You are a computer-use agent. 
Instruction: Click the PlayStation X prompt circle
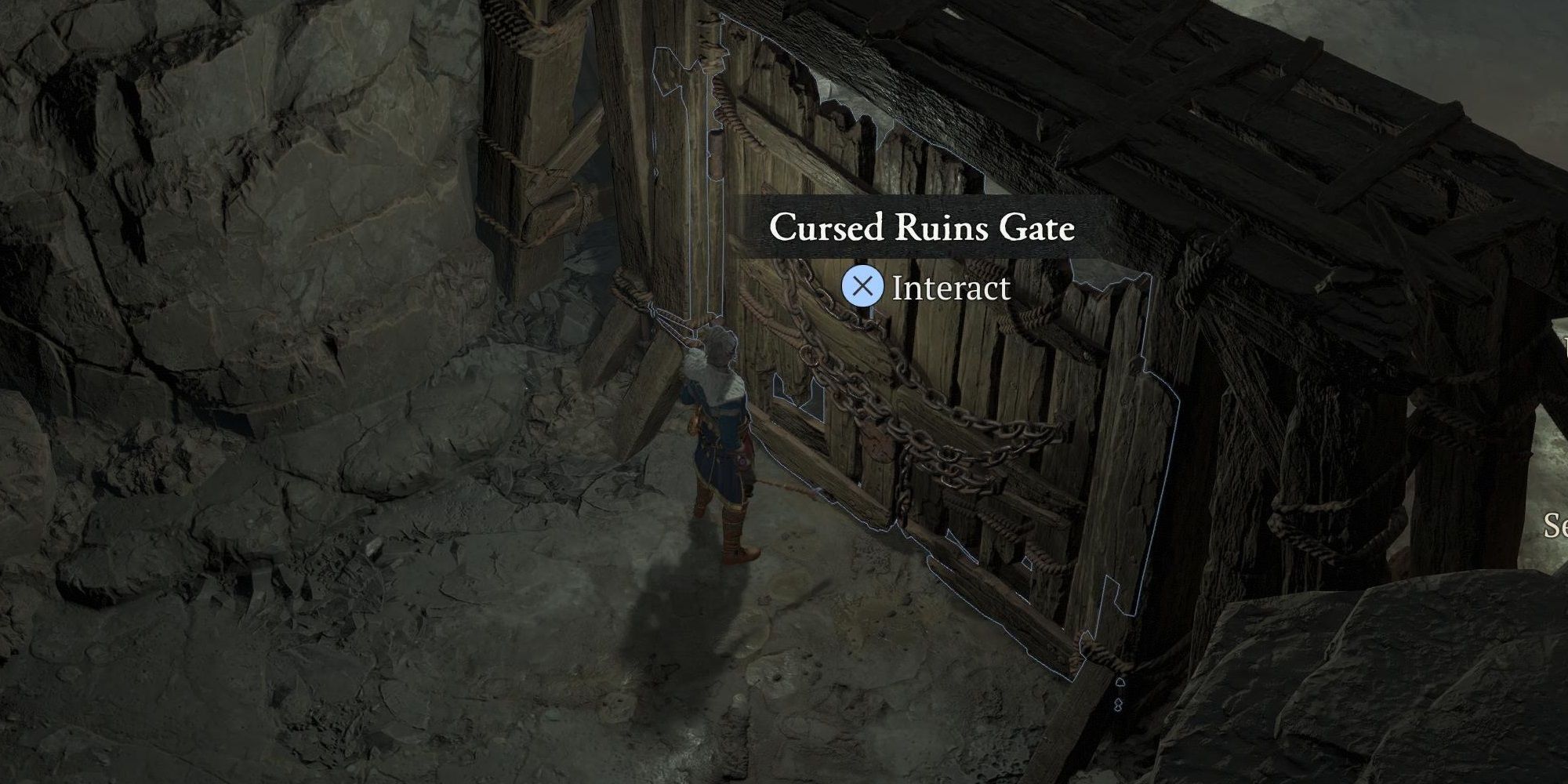863,286
